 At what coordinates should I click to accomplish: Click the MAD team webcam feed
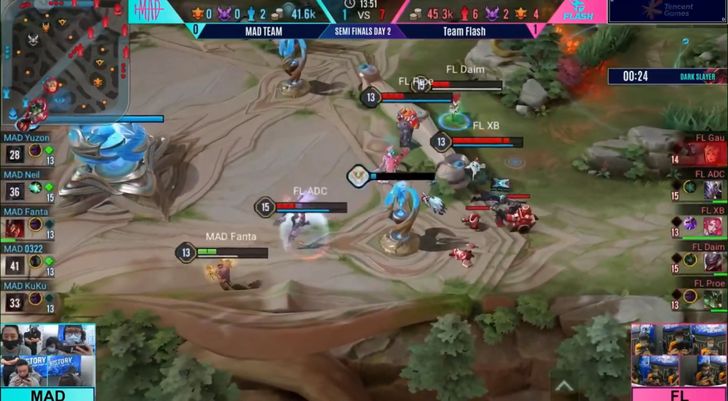[x=47, y=355]
